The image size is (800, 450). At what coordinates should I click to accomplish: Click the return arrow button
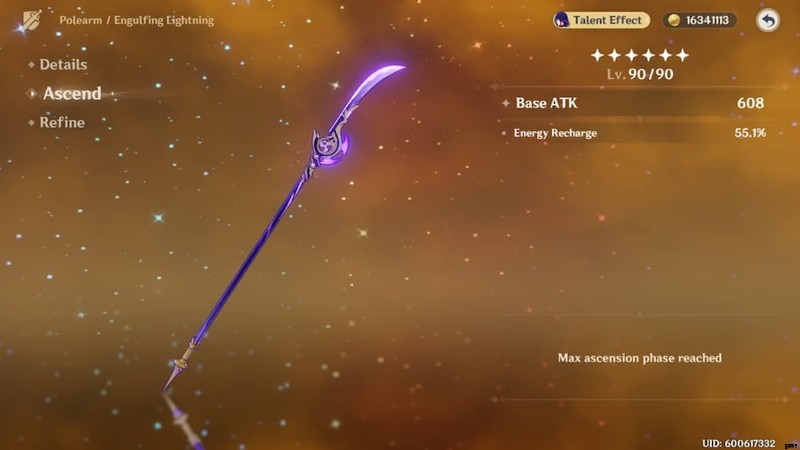tap(767, 20)
